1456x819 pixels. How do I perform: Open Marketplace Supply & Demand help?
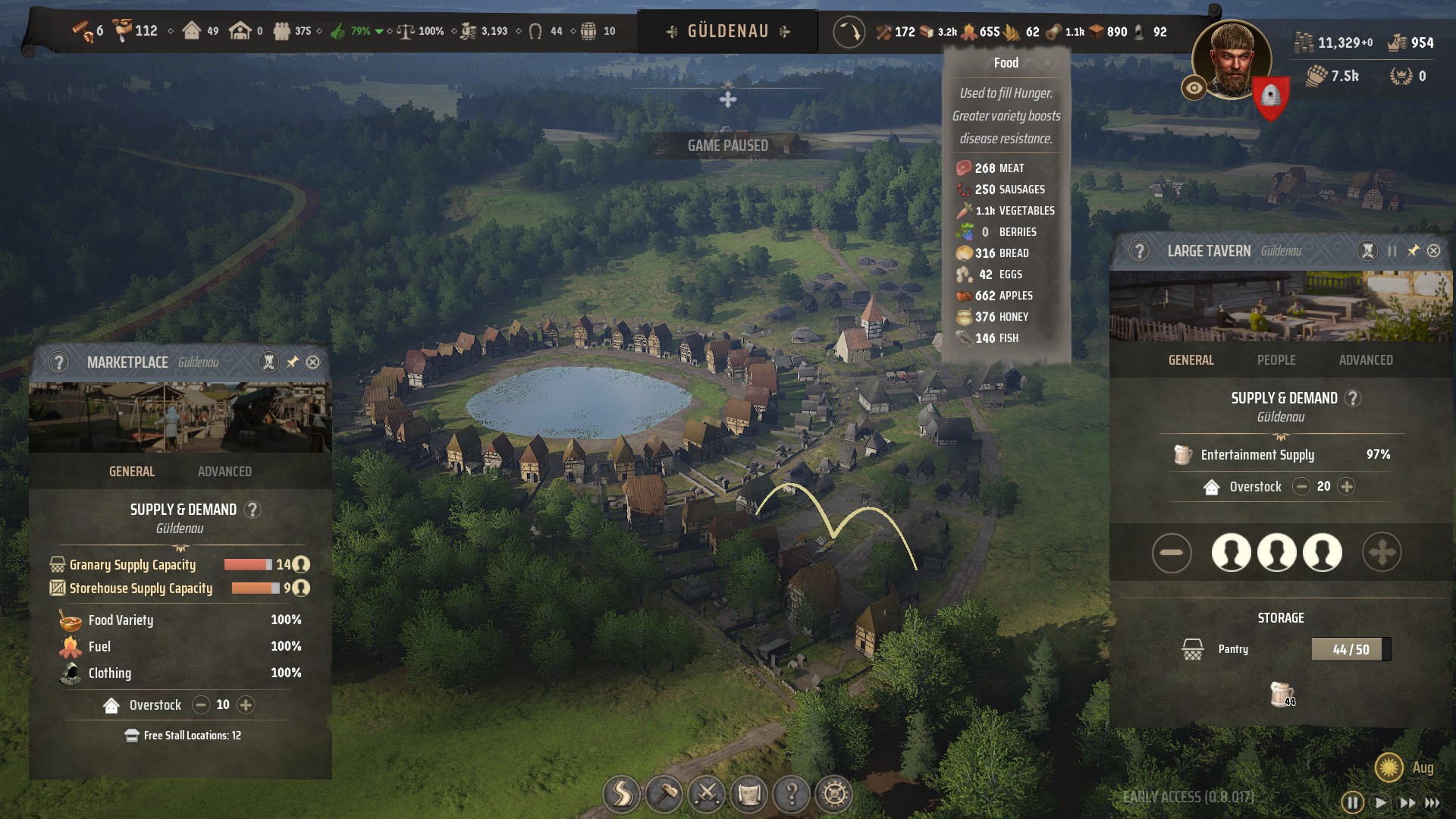pyautogui.click(x=253, y=510)
